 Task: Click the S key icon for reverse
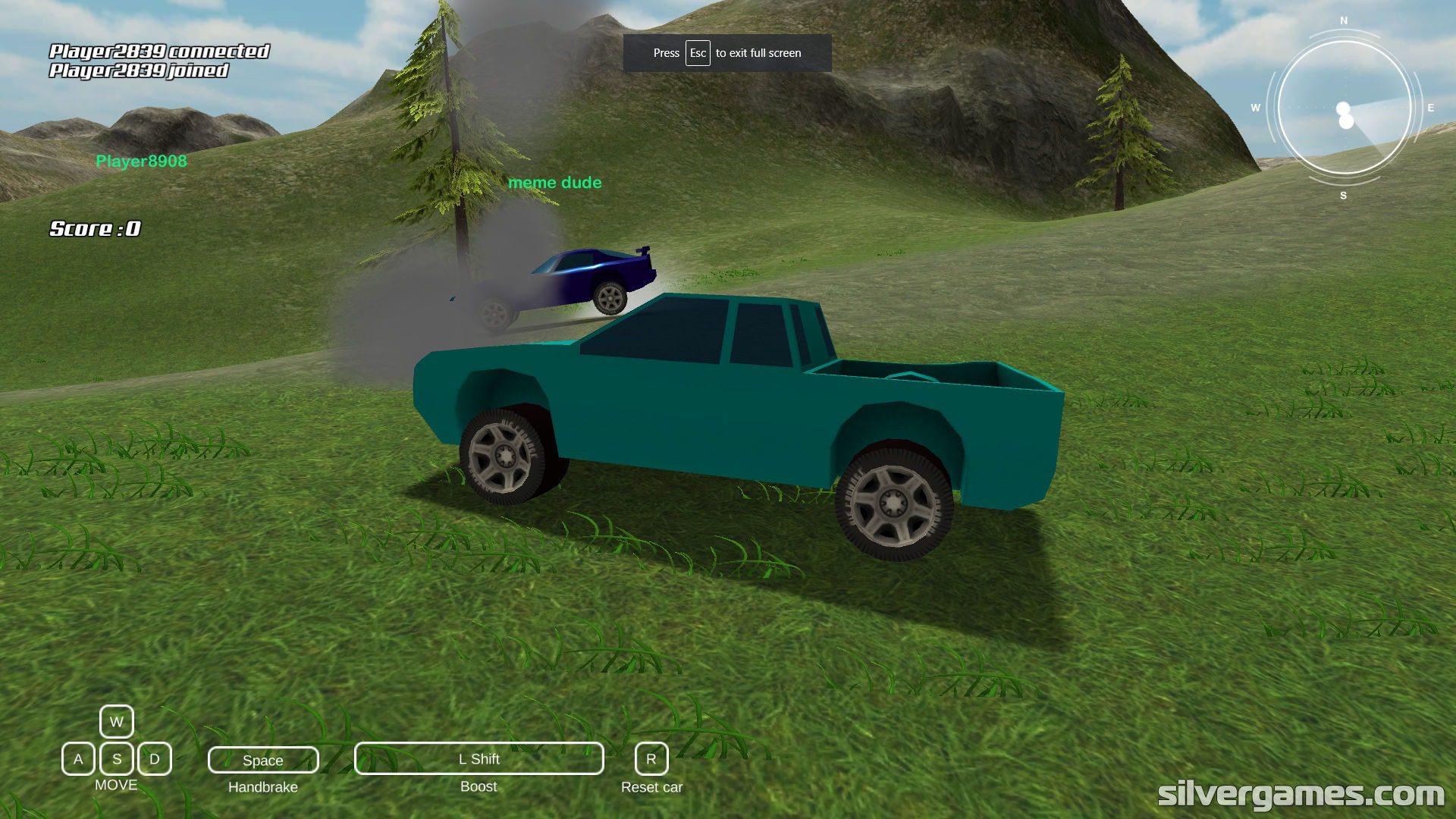[115, 758]
